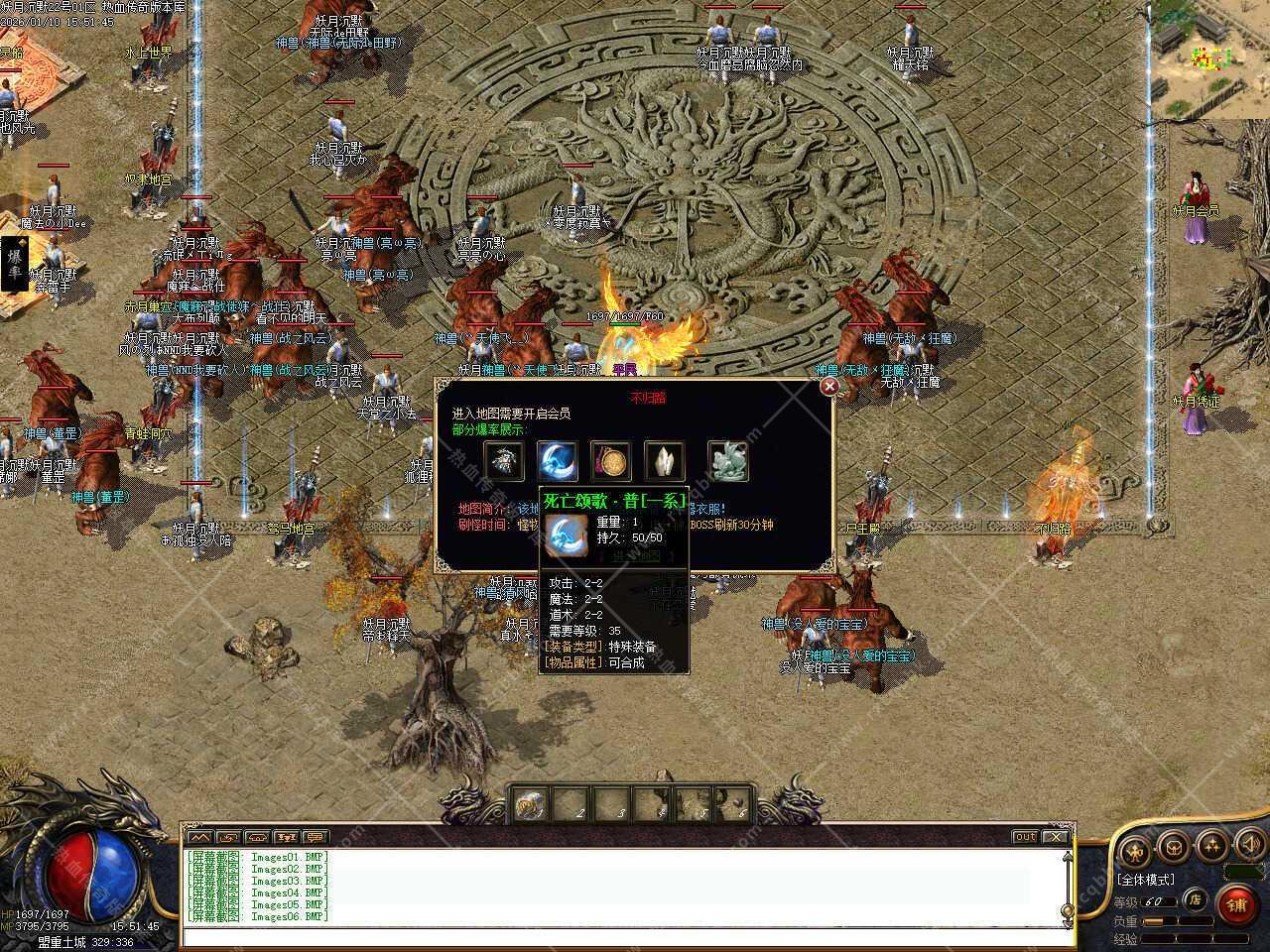Select the jade beast statue drop icon
The image size is (1270, 952).
727,461
